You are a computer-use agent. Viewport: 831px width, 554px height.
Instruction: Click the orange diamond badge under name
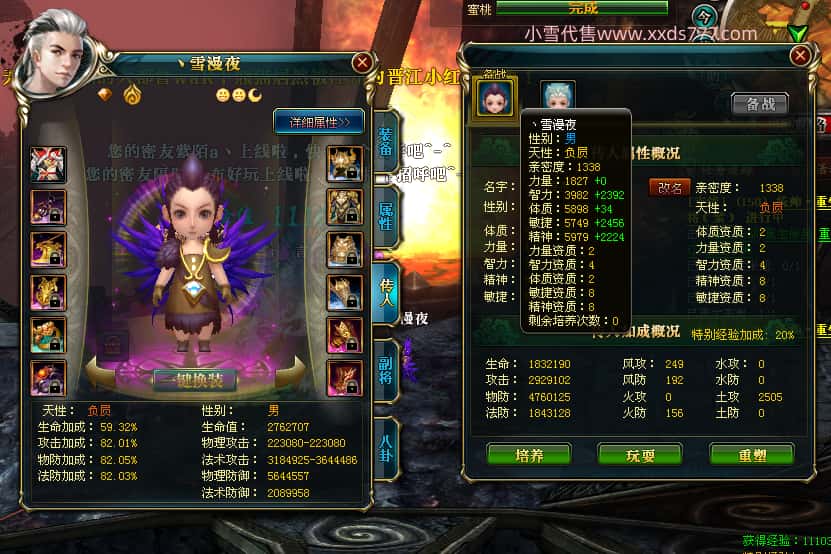pyautogui.click(x=106, y=94)
